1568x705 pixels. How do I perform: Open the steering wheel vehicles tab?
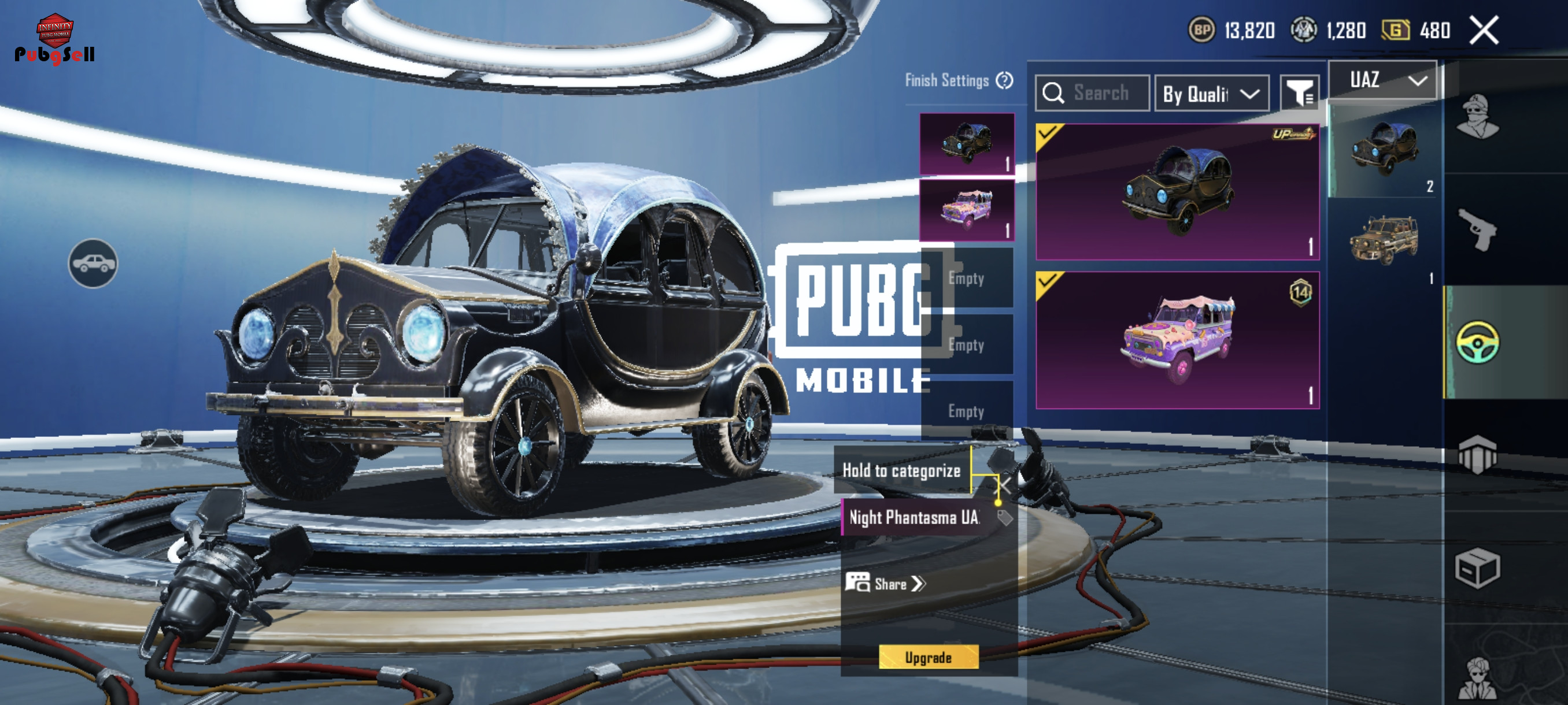[1477, 342]
